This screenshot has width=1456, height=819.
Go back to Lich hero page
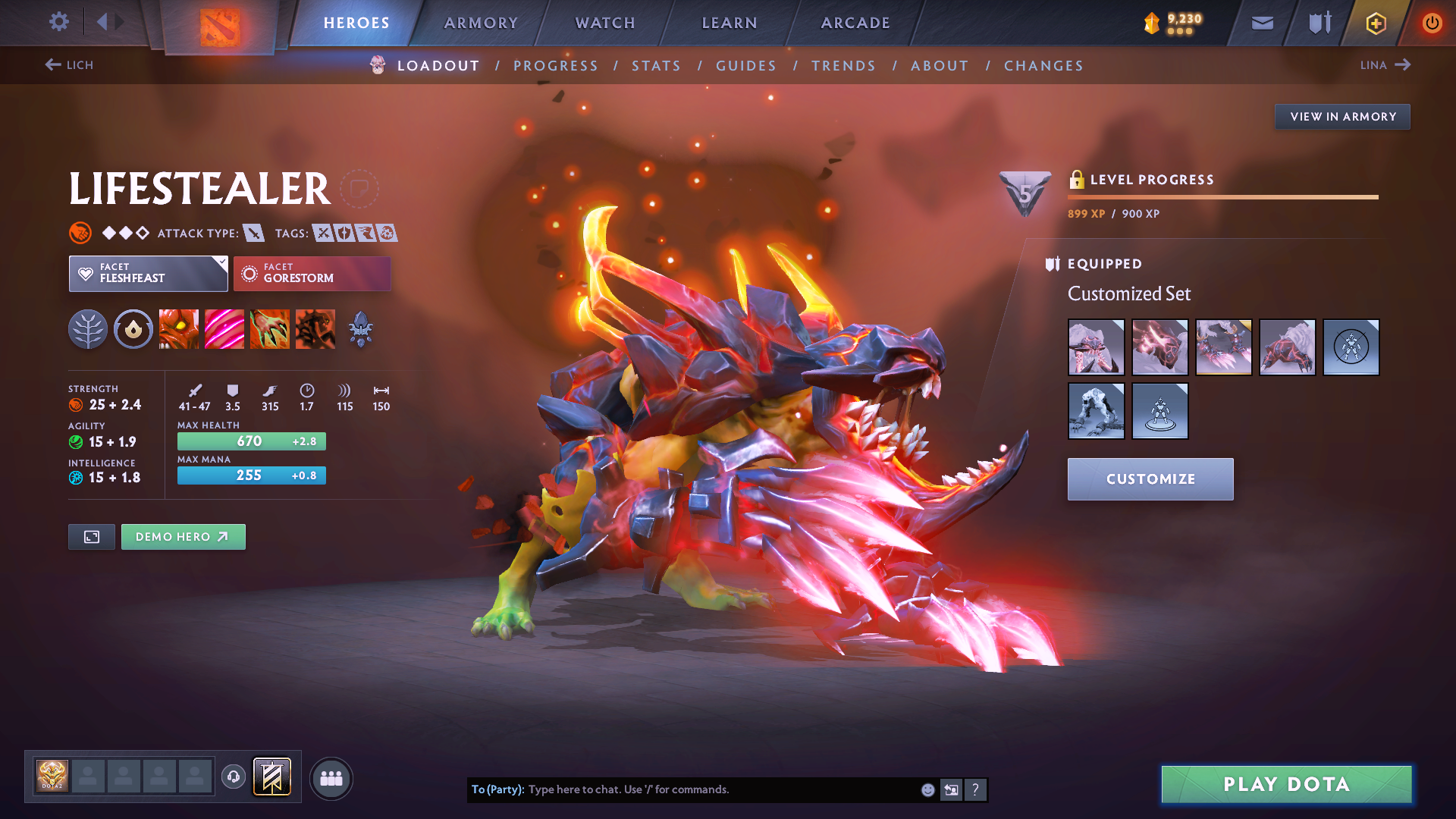71,65
